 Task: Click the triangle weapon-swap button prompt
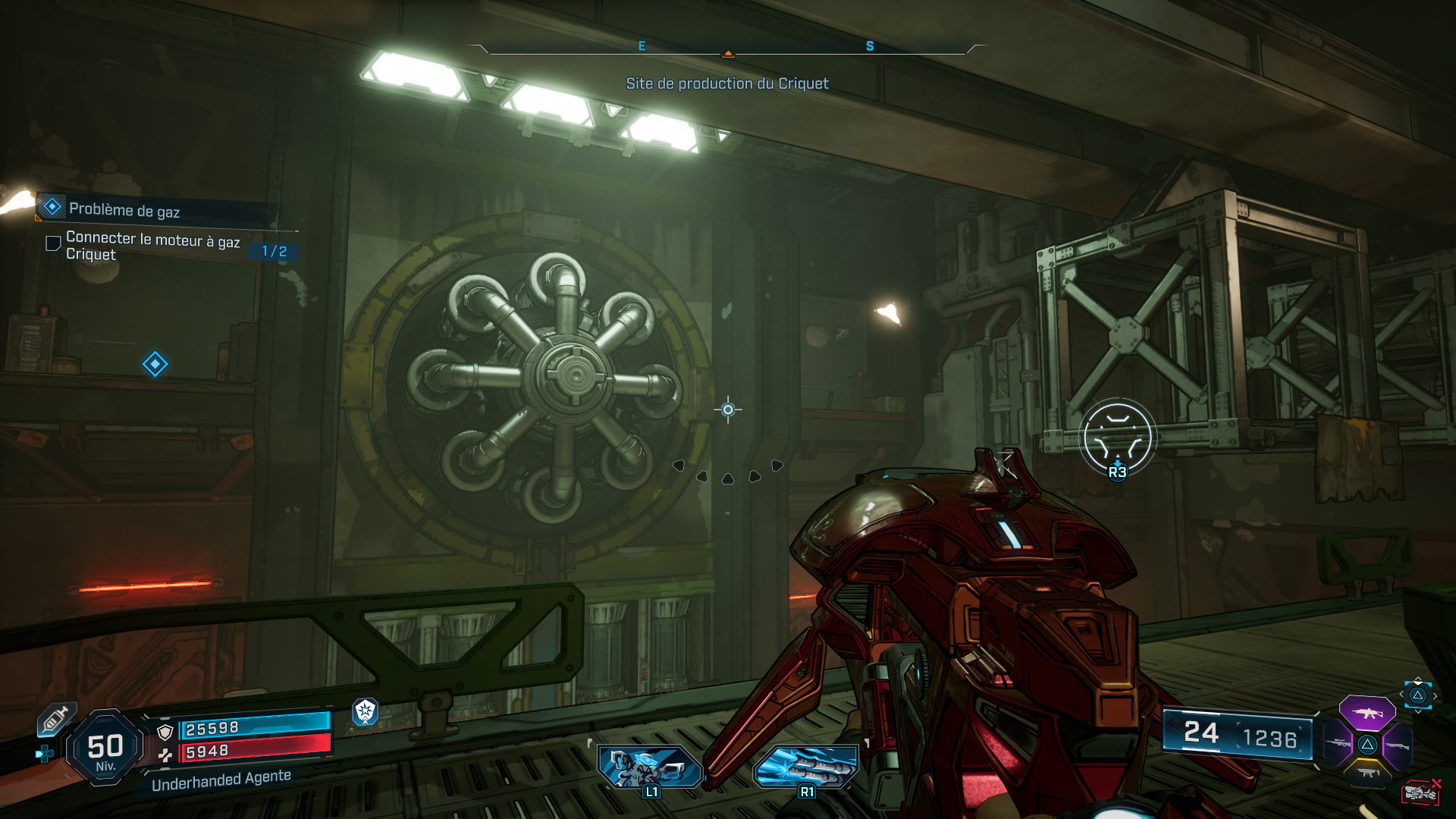click(1417, 696)
